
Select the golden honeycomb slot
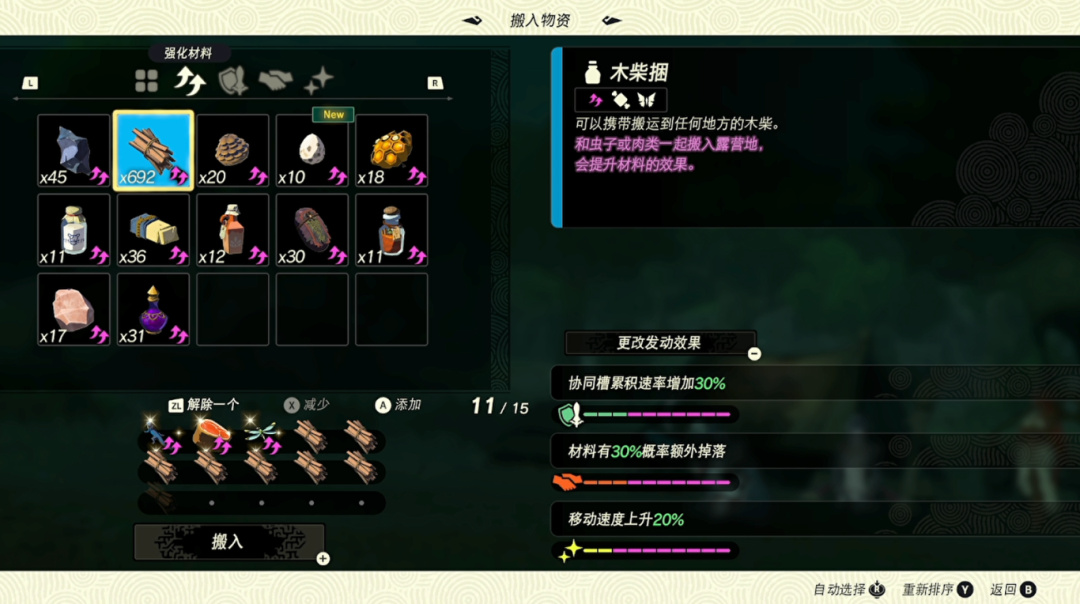[391, 150]
